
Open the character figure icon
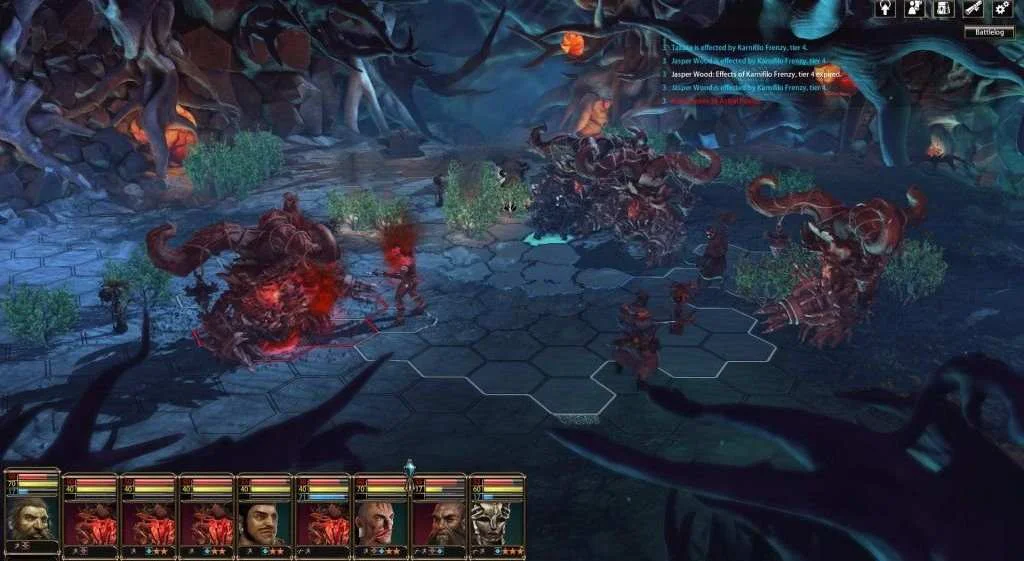914,9
